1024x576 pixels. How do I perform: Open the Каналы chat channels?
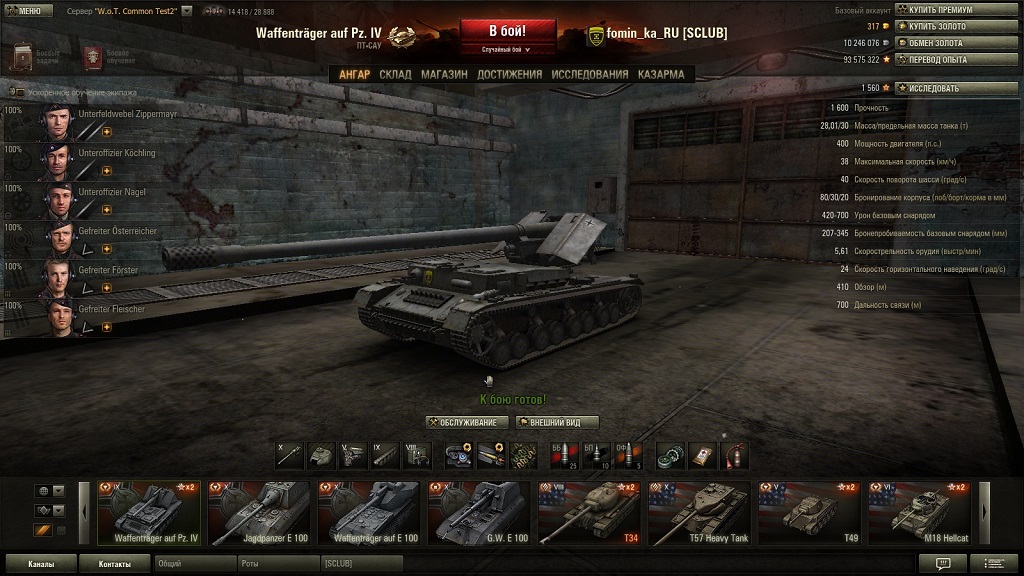pyautogui.click(x=41, y=564)
